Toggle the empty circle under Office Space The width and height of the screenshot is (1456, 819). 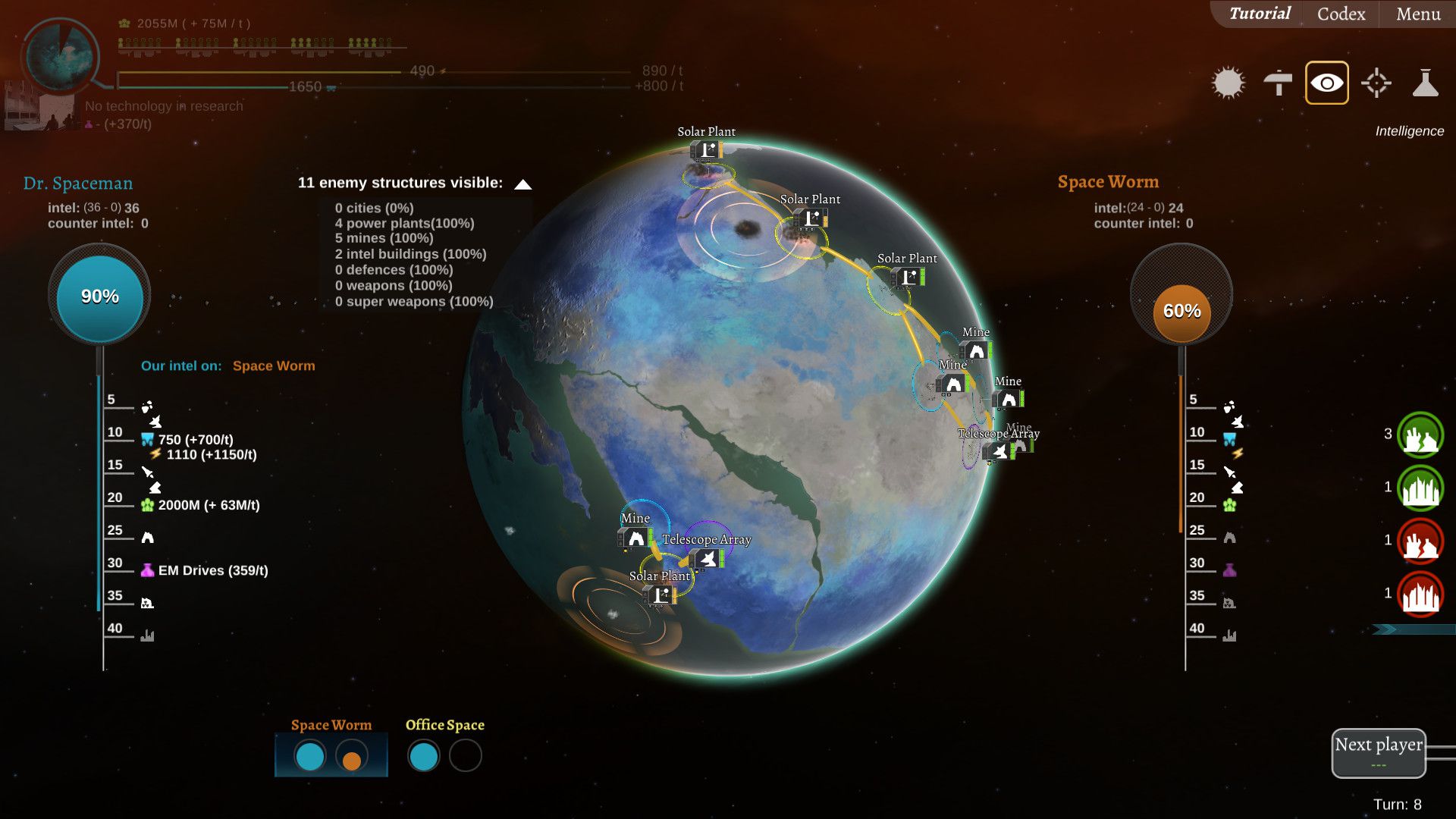pyautogui.click(x=465, y=756)
